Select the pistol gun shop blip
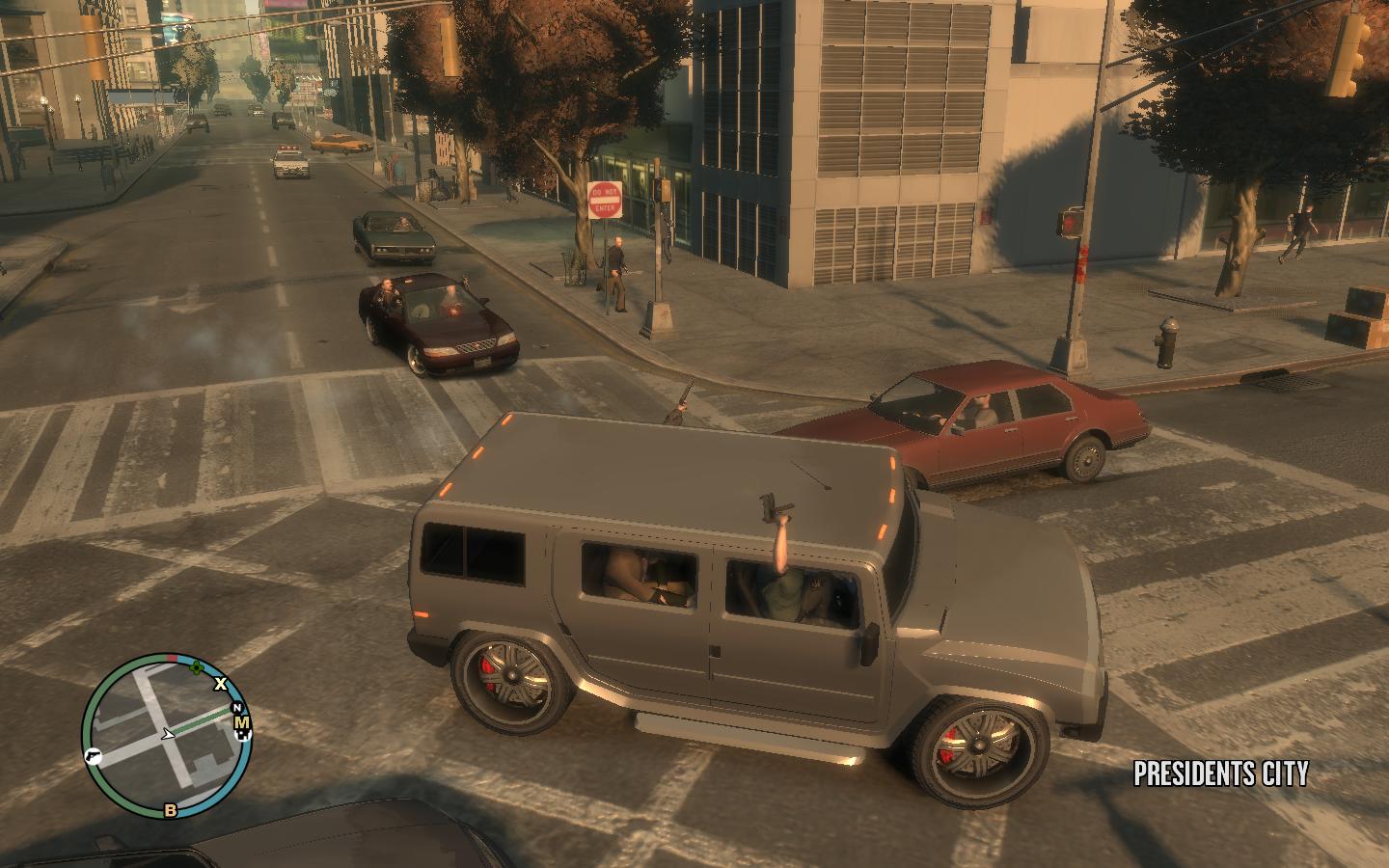 94,755
